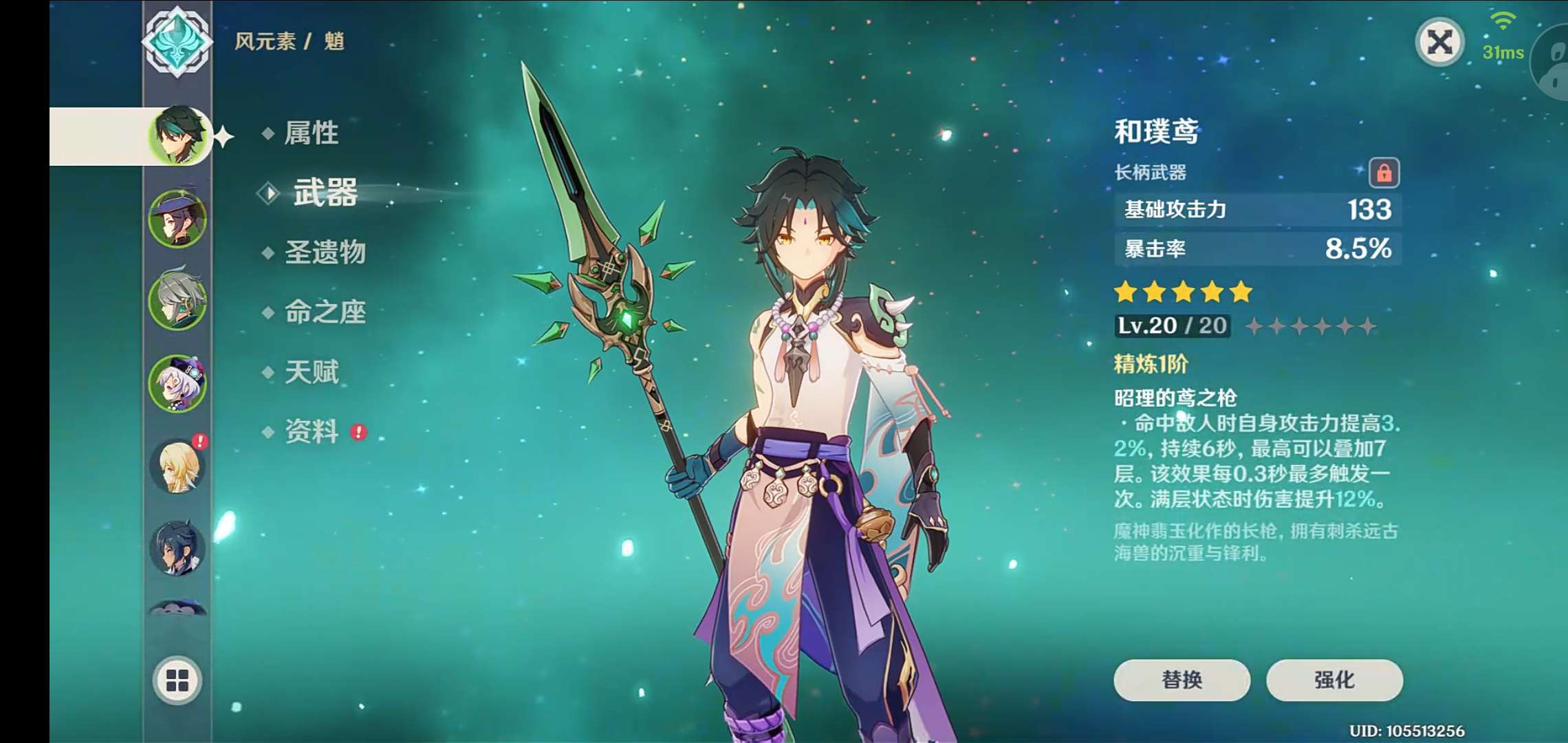Select the 武器 weapon tab
The height and width of the screenshot is (743, 1568).
(x=325, y=193)
